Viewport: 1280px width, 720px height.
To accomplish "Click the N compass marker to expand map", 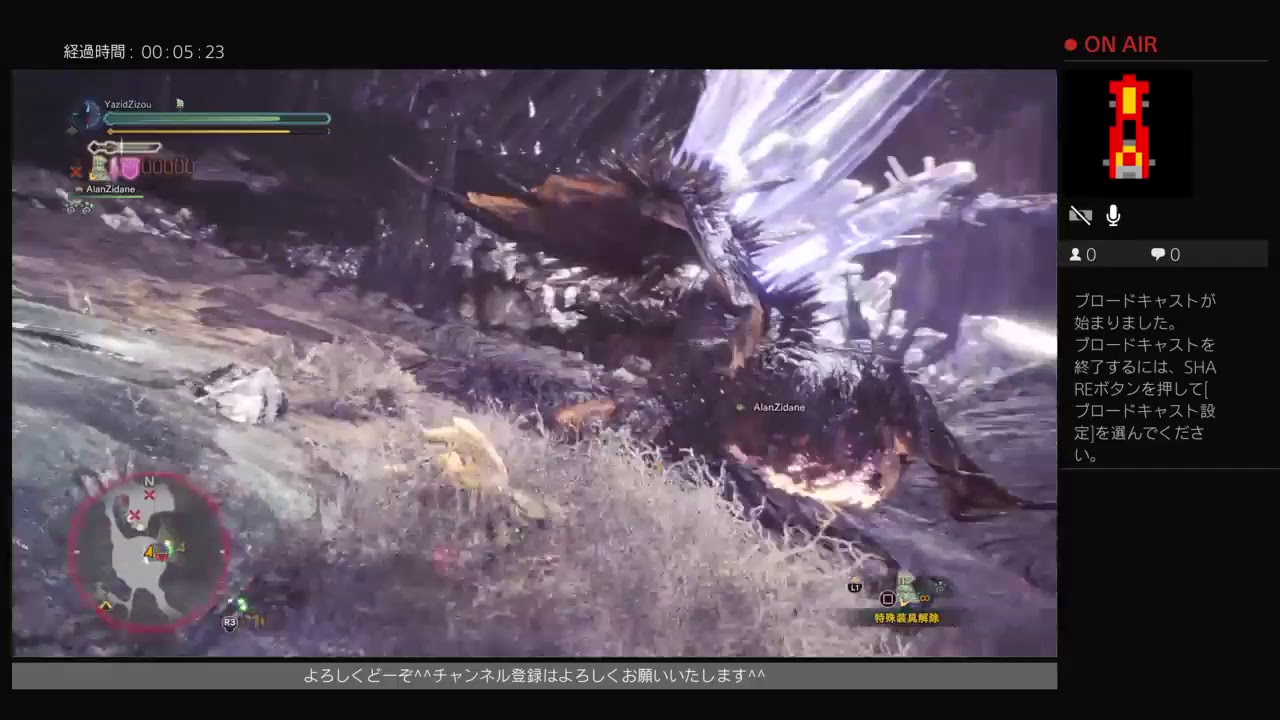I will tap(150, 480).
